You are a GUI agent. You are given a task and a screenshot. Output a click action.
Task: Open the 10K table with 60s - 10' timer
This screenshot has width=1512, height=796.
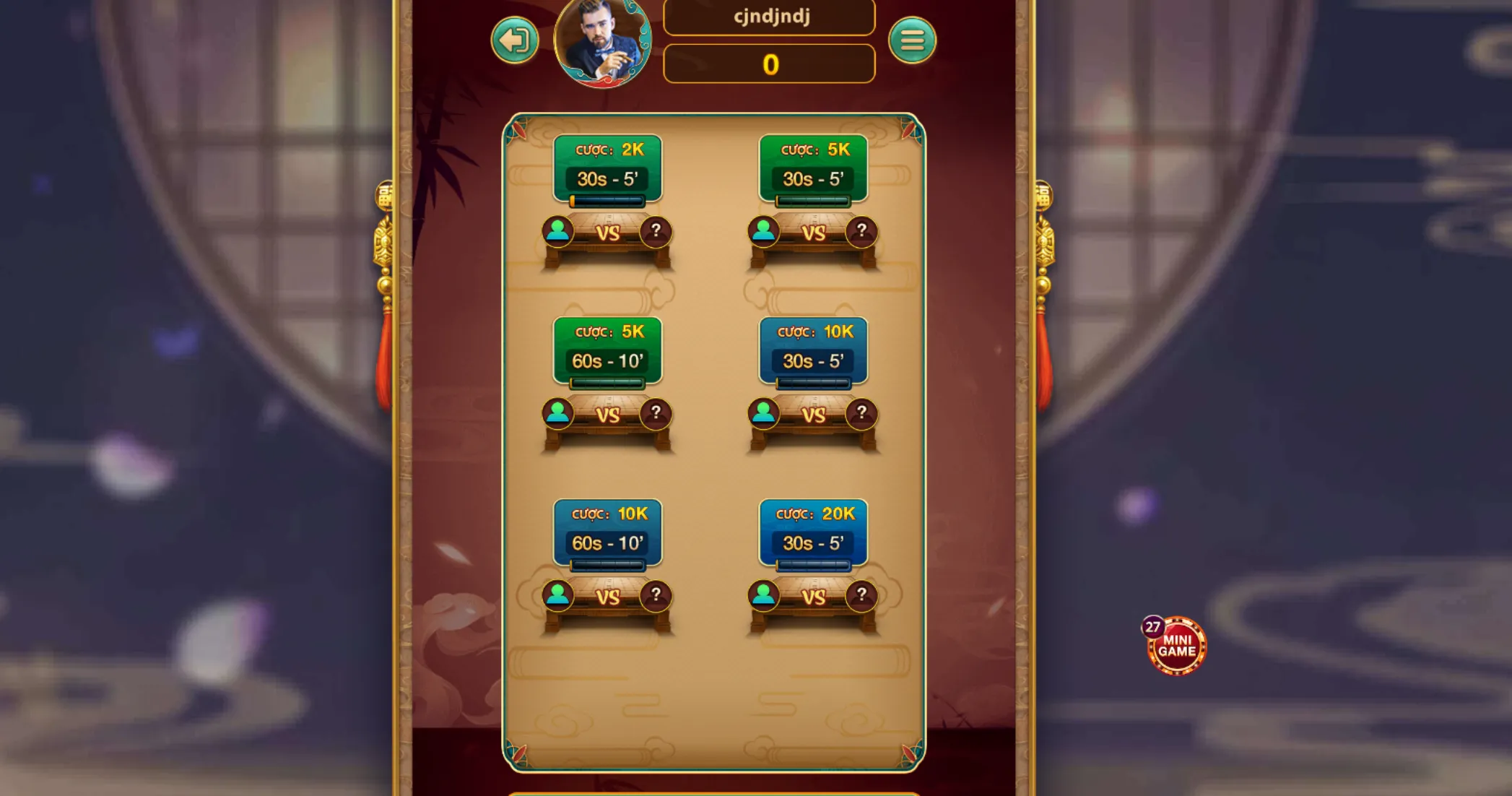(607, 532)
